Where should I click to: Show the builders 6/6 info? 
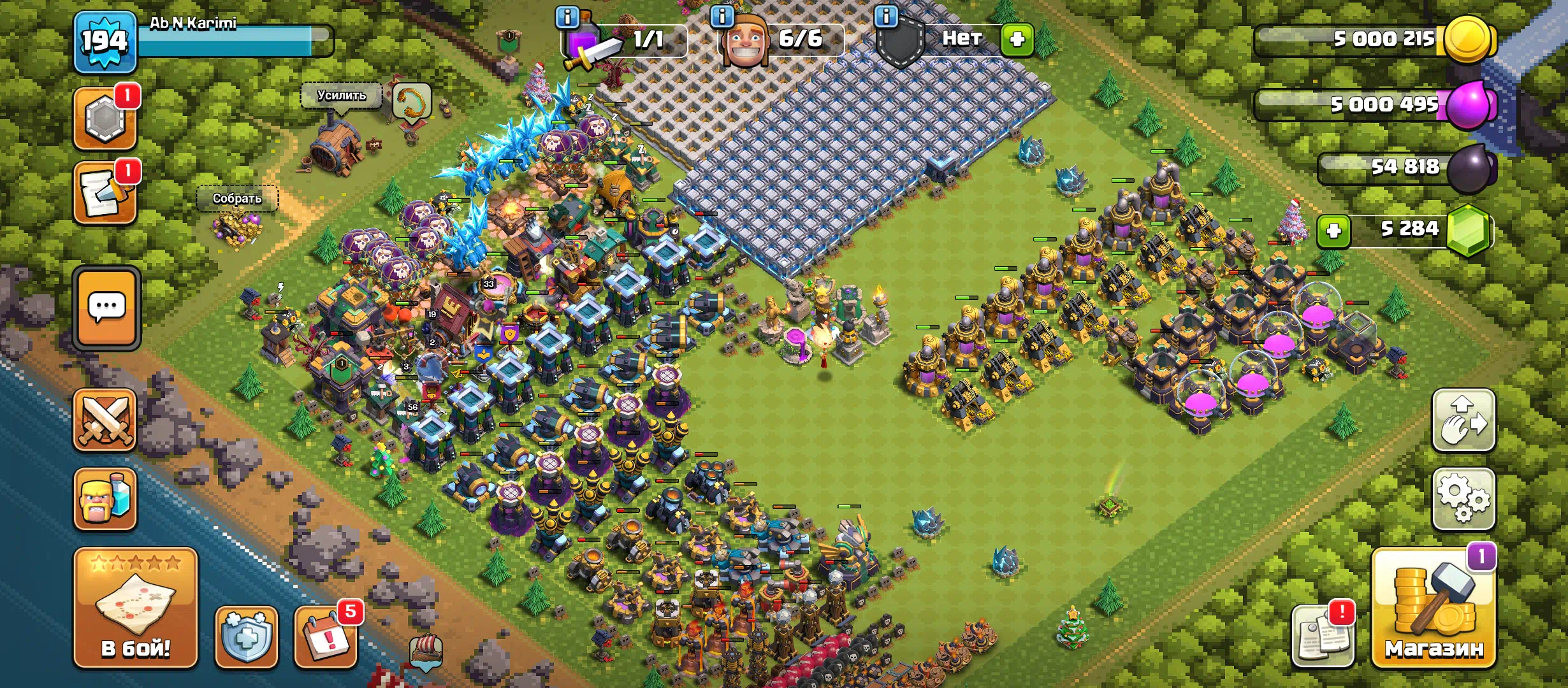pos(722,17)
